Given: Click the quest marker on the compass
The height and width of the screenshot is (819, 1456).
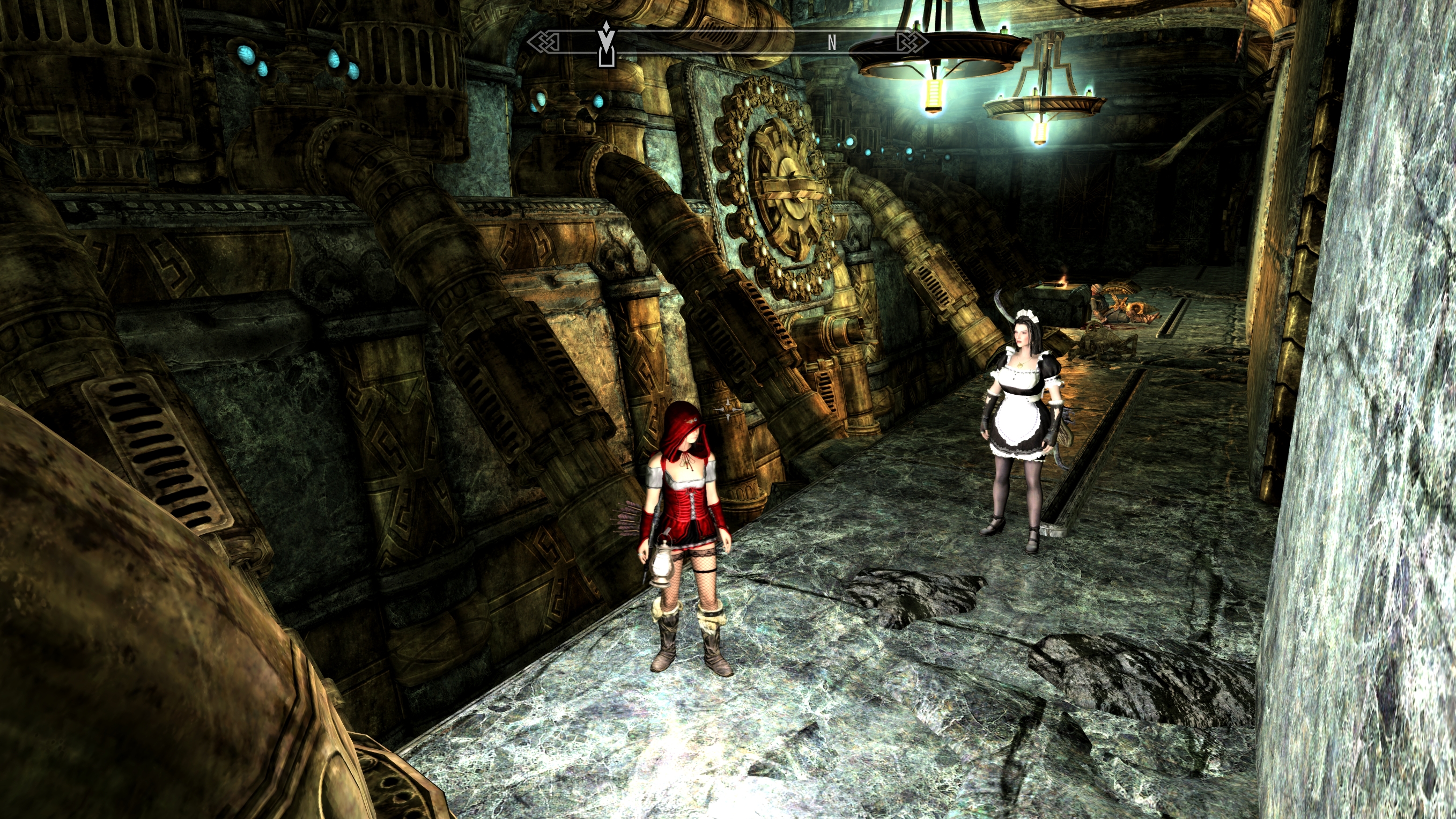Looking at the screenshot, I should [x=606, y=43].
